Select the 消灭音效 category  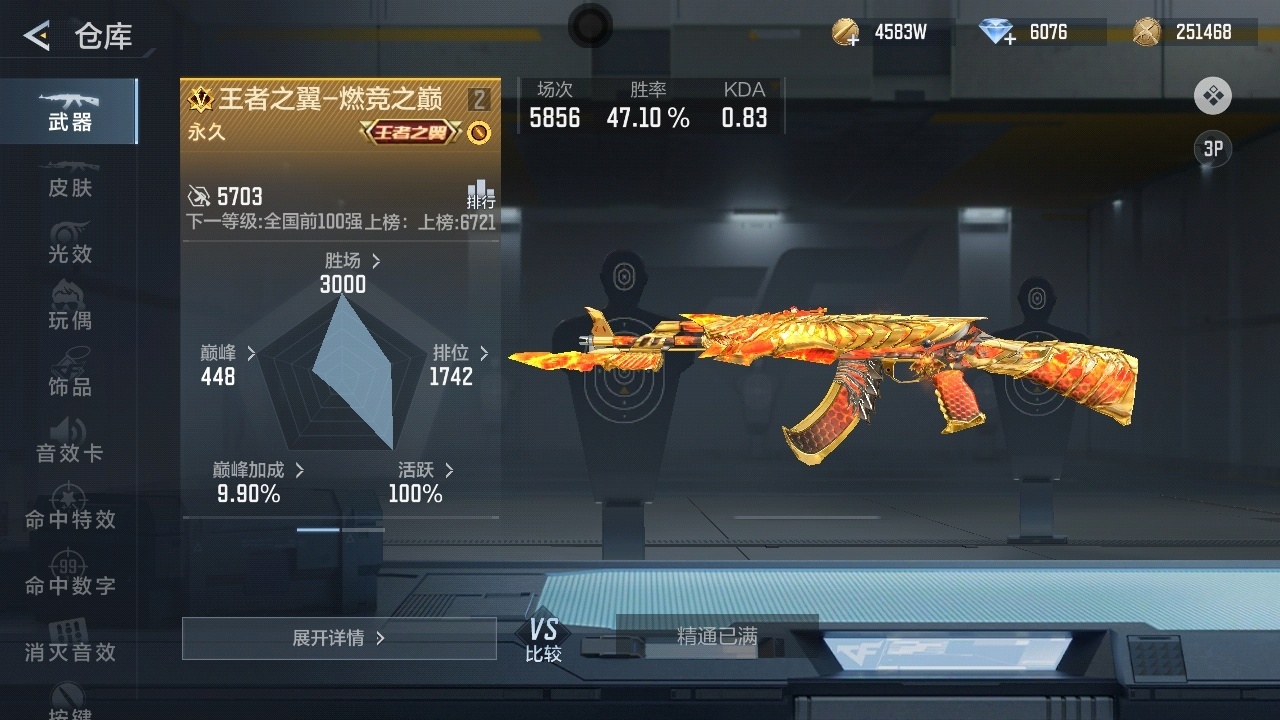(x=70, y=641)
